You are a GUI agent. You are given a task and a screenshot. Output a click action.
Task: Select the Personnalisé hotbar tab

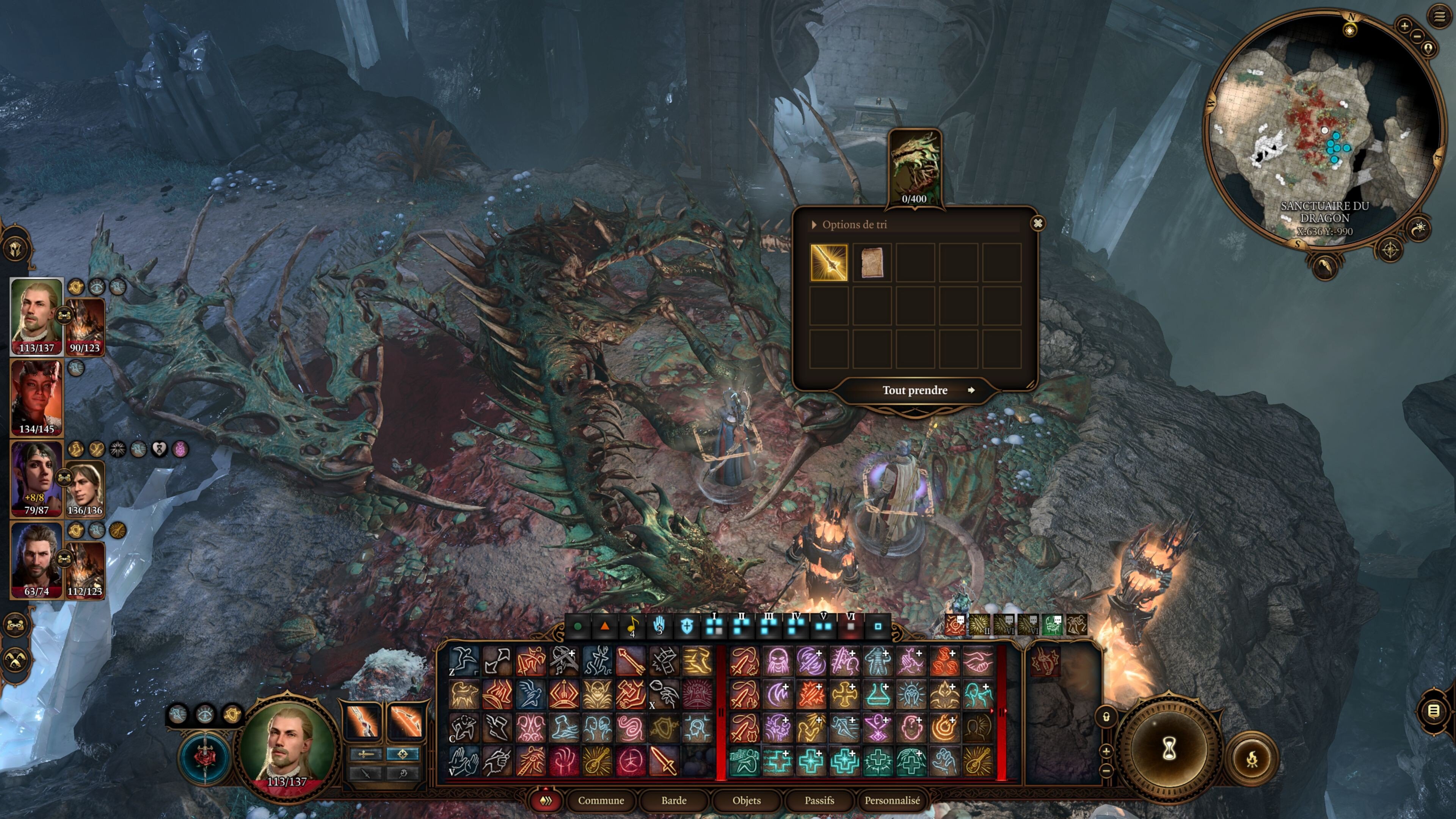(x=892, y=800)
